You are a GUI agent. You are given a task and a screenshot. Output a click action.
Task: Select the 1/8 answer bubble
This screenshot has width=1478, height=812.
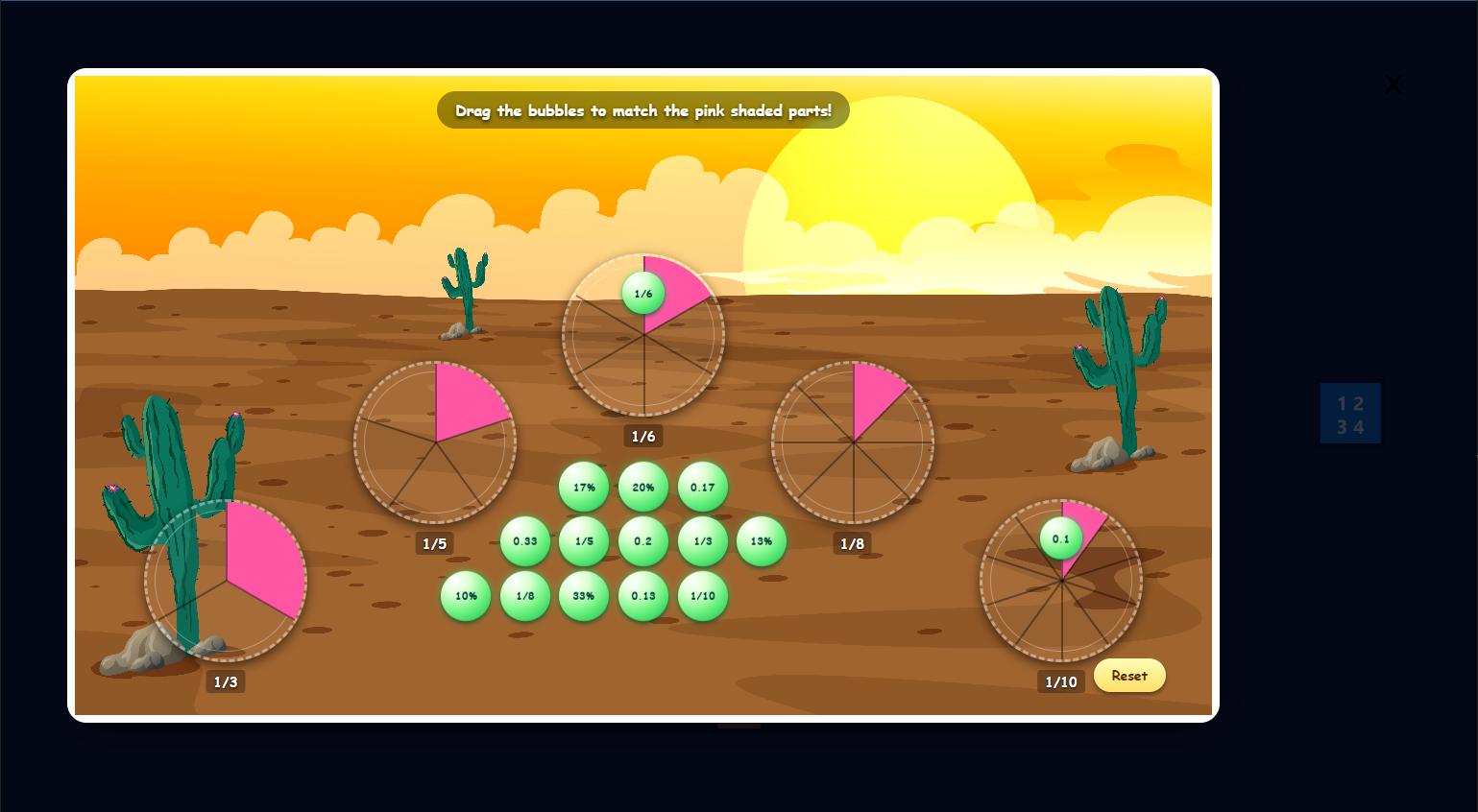pyautogui.click(x=525, y=596)
